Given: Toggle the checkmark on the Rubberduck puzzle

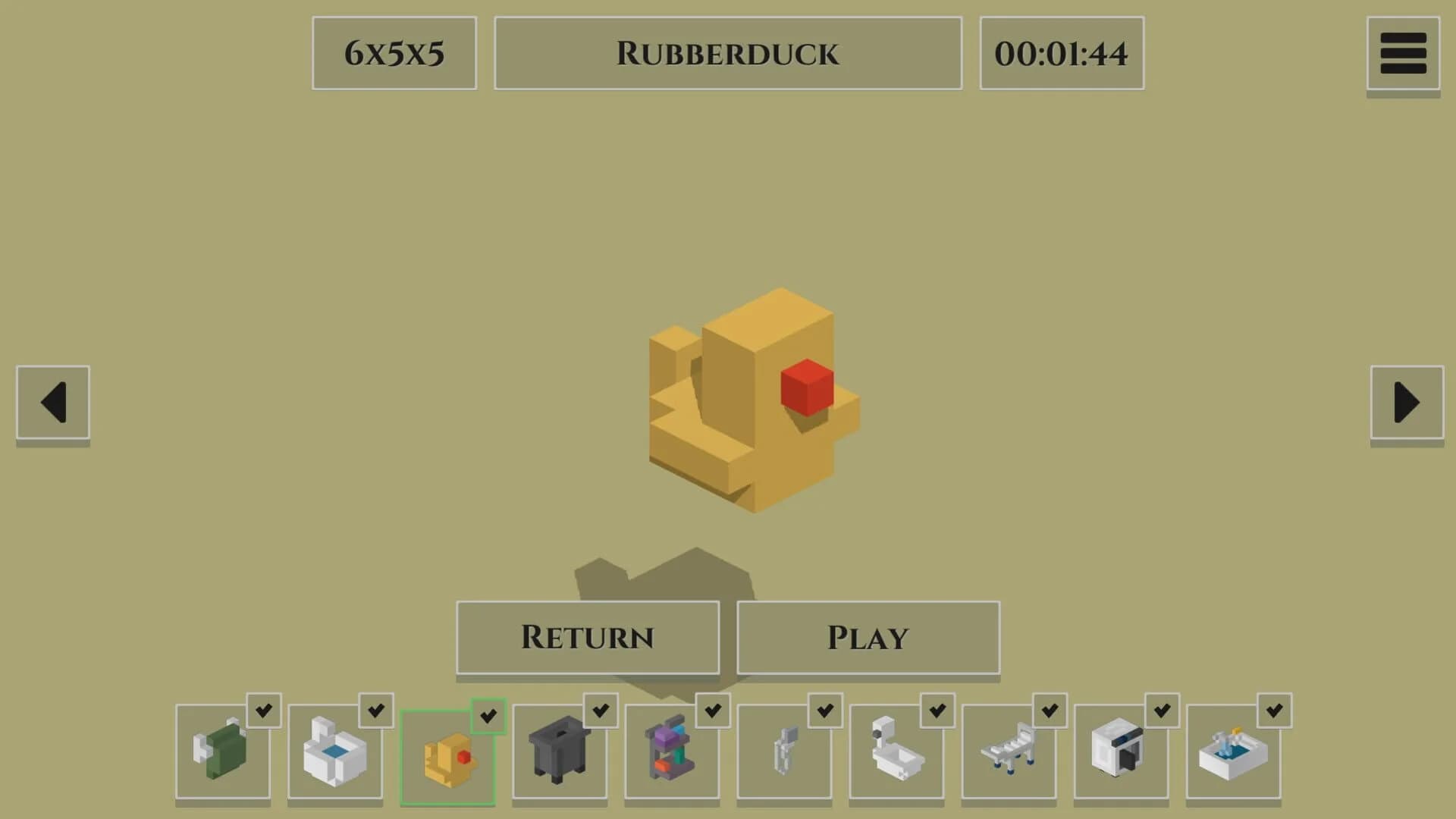Looking at the screenshot, I should click(489, 713).
